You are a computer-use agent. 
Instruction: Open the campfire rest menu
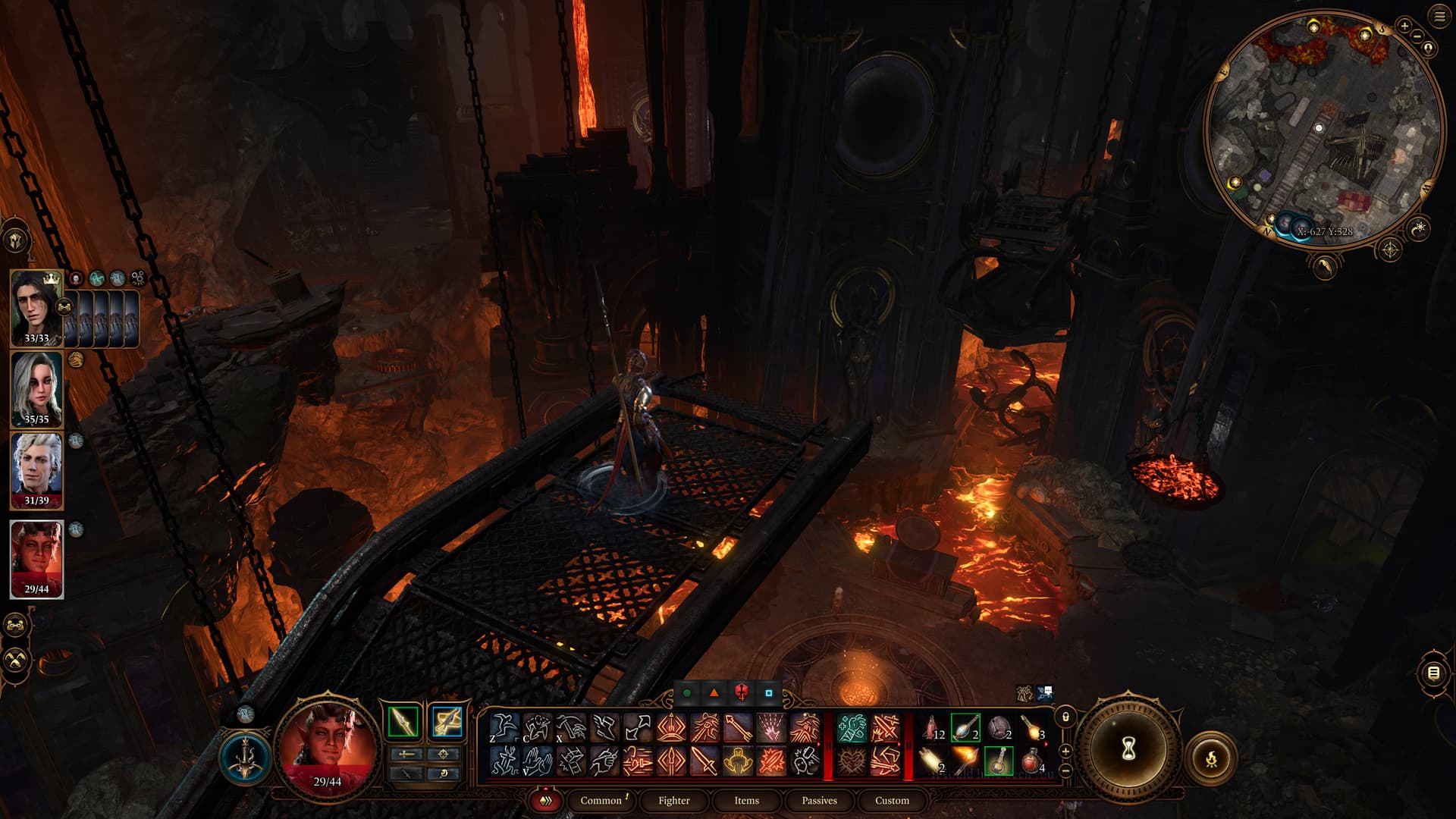pos(1211,758)
